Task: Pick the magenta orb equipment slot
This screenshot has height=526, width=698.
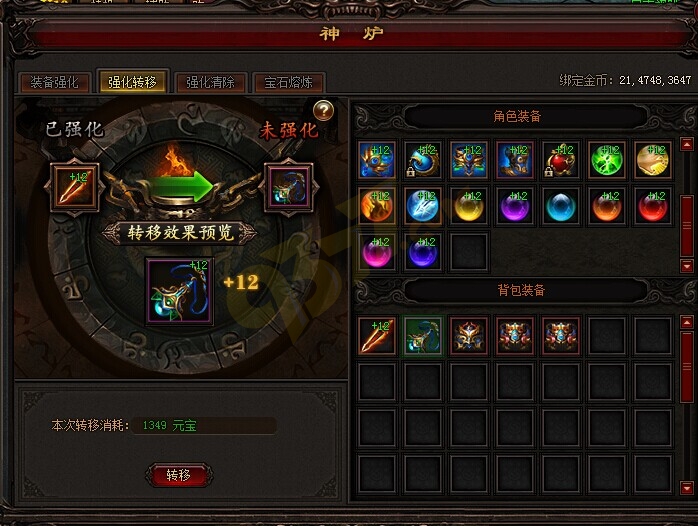Action: click(x=377, y=252)
